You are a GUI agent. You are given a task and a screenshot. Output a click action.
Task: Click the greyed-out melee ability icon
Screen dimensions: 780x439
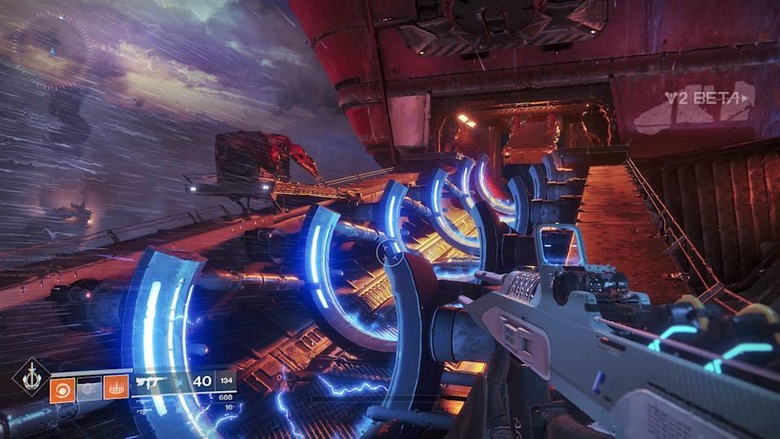coord(89,387)
